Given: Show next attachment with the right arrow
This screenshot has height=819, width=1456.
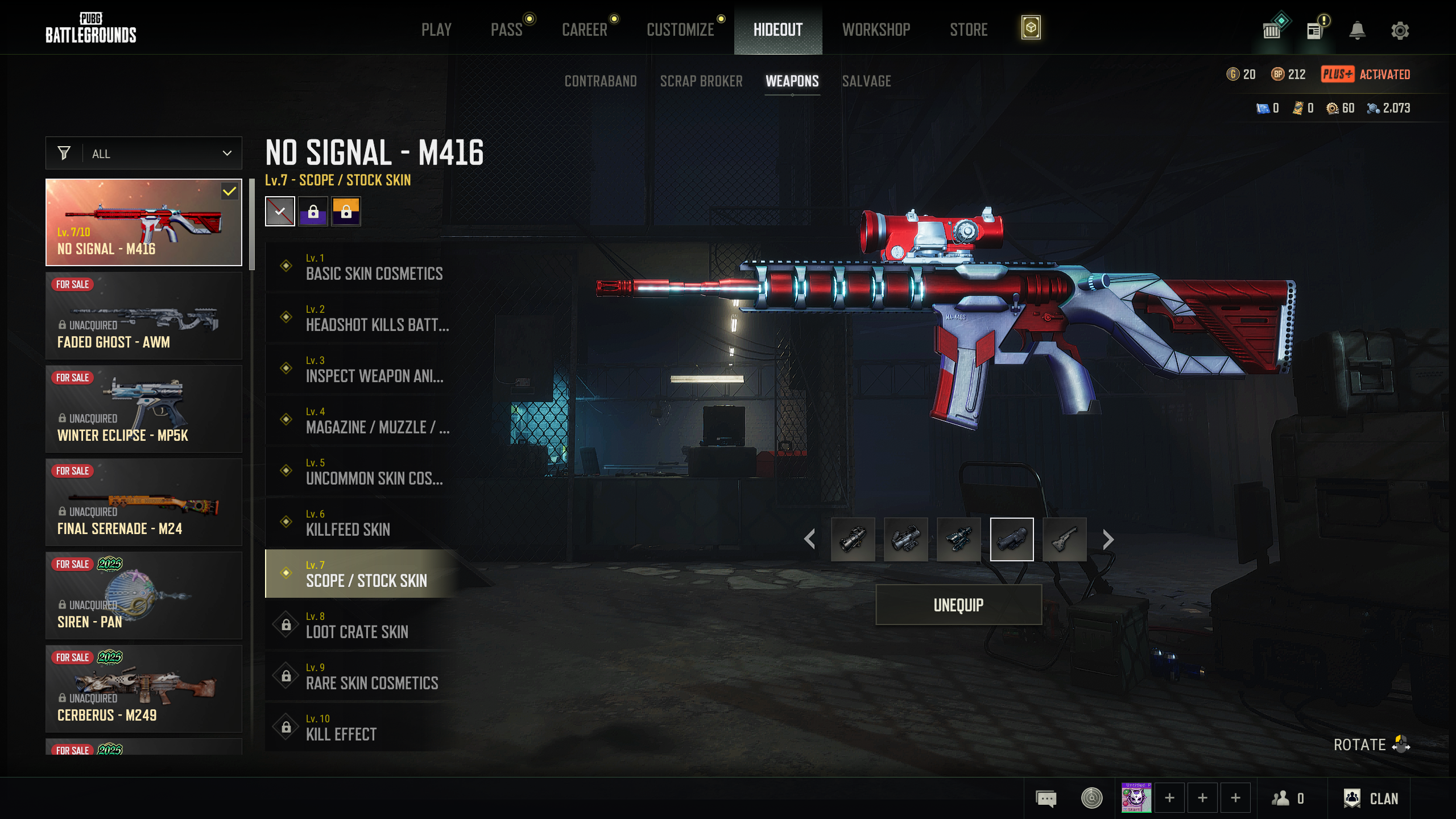Looking at the screenshot, I should pos(1108,539).
